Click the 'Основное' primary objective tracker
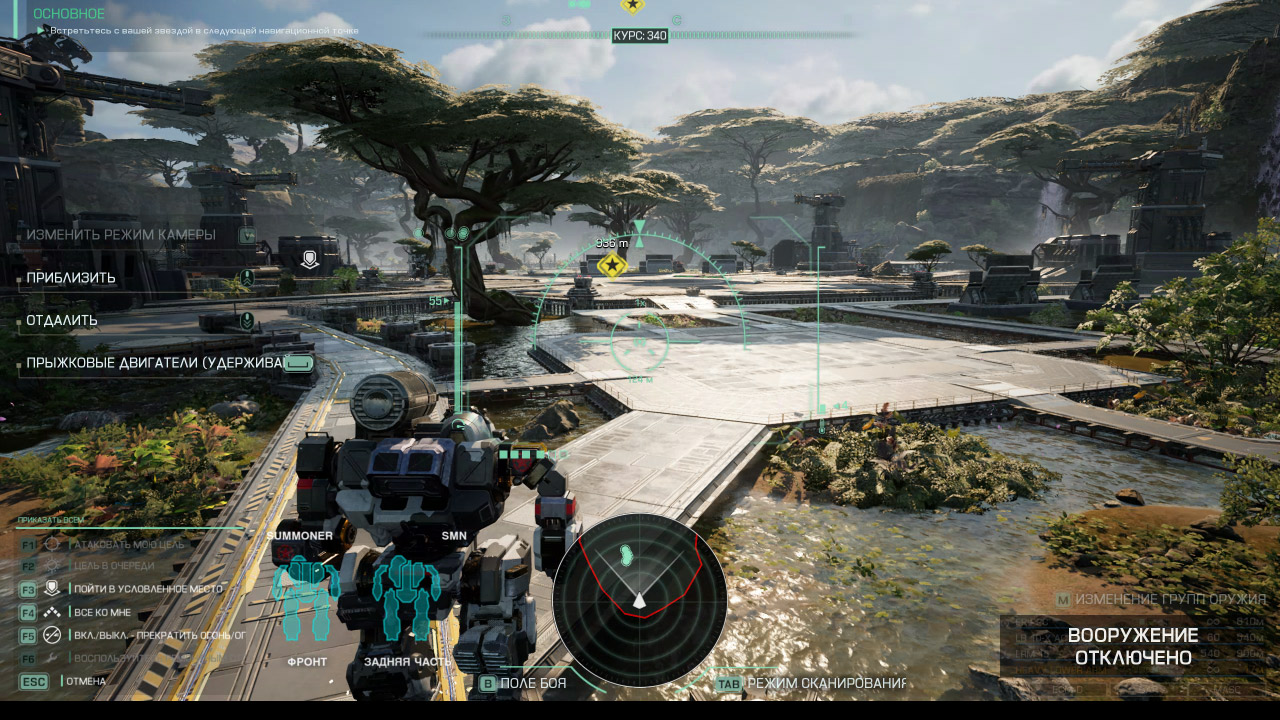1280x720 pixels. point(69,14)
